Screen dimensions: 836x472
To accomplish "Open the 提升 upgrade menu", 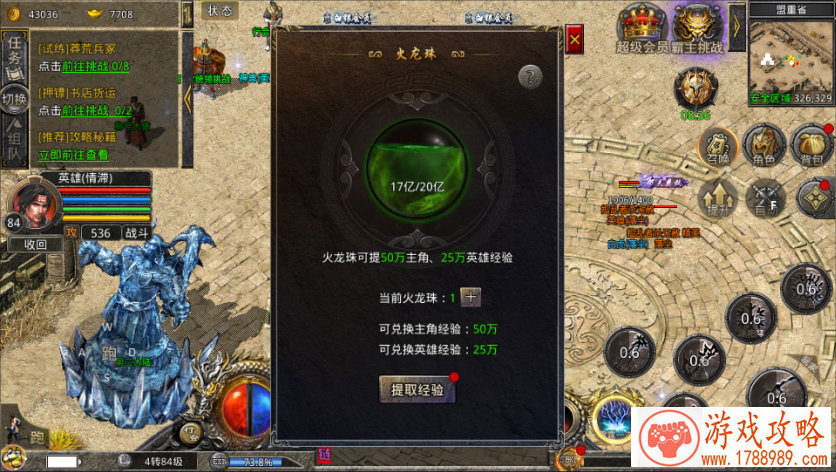I will (718, 197).
